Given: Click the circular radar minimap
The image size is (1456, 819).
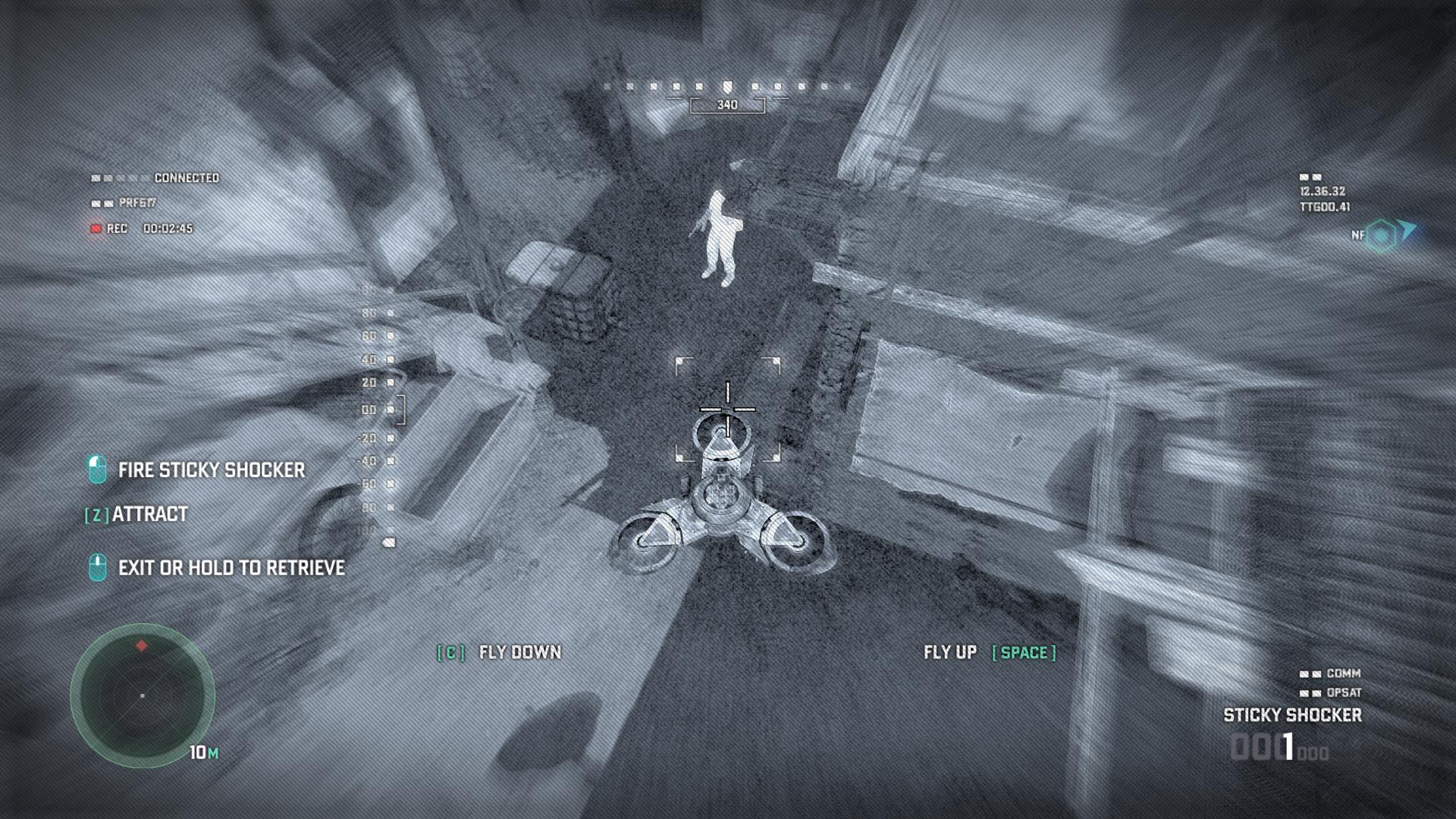Looking at the screenshot, I should click(143, 695).
